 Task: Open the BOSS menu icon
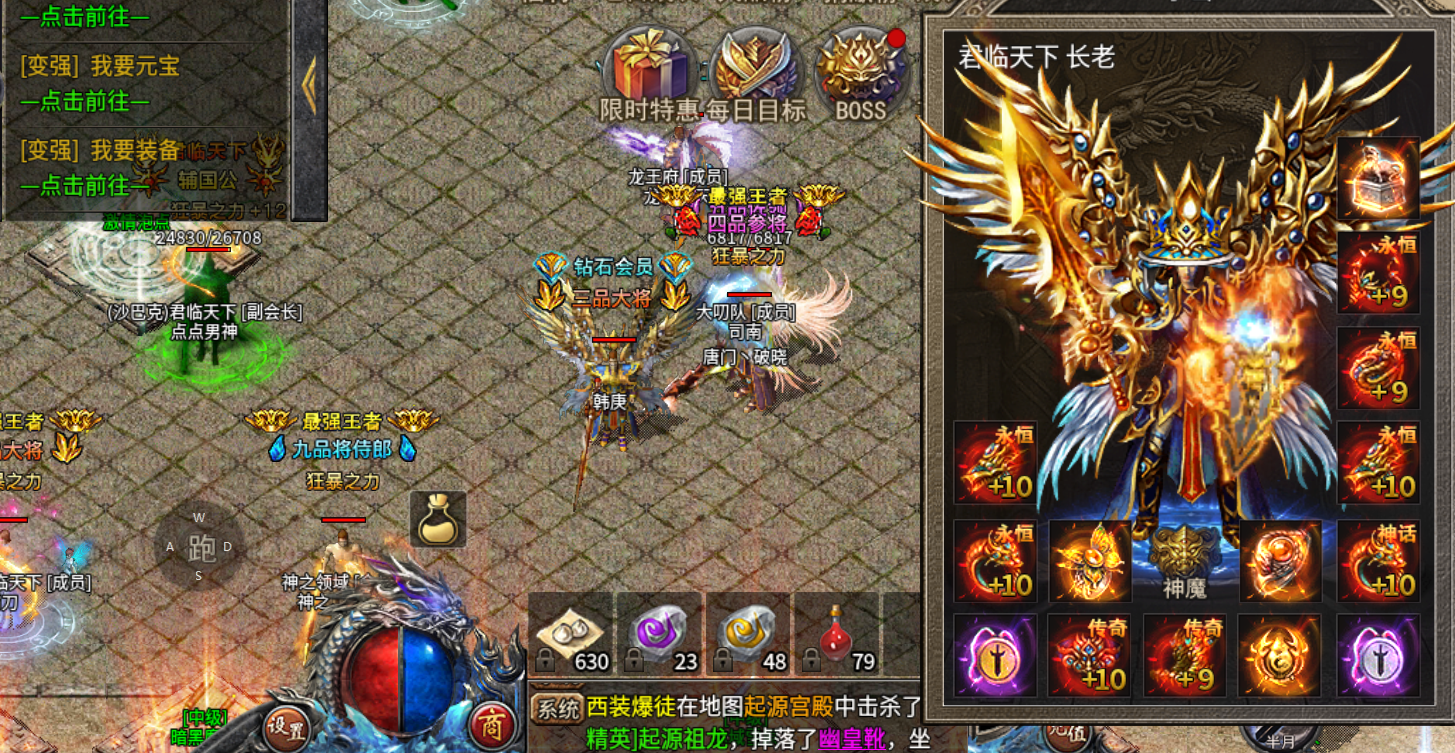(860, 68)
